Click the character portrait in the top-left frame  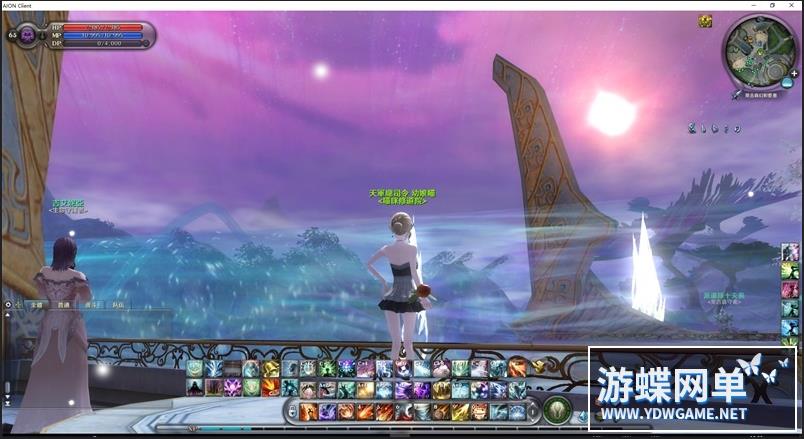[28, 36]
